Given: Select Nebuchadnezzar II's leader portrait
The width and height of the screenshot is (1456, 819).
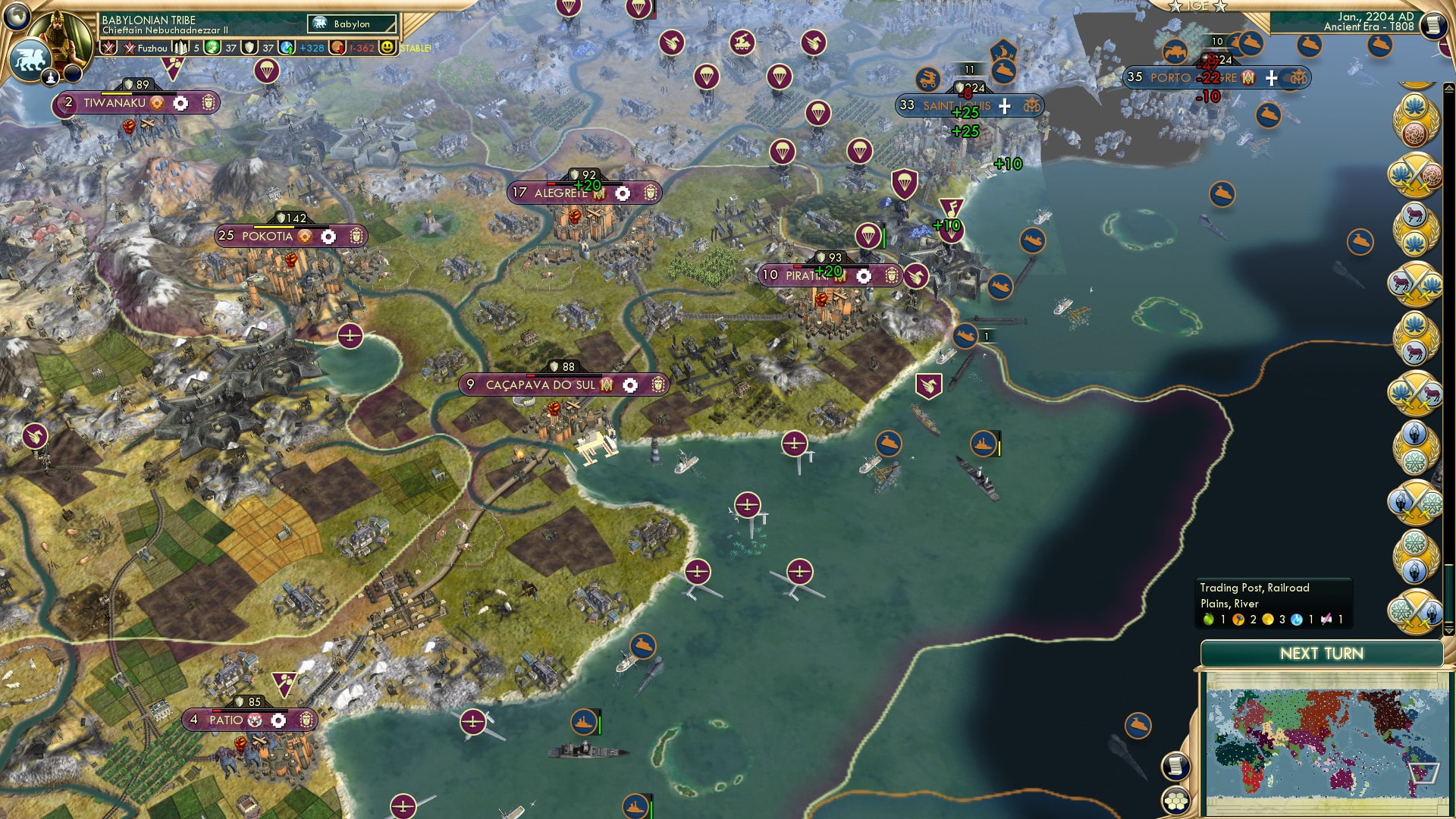Looking at the screenshot, I should 58,36.
